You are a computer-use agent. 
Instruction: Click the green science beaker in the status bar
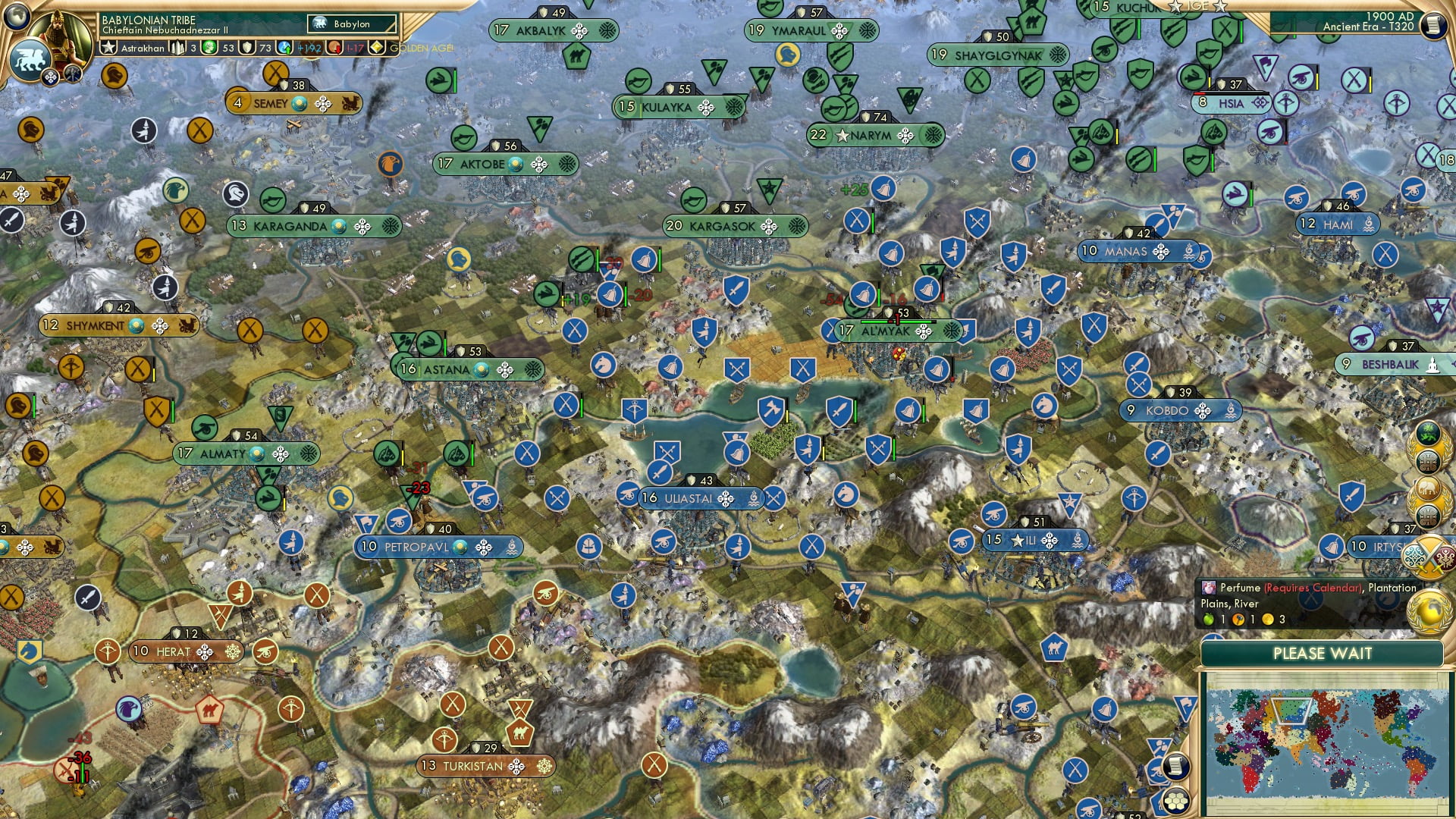pos(209,49)
